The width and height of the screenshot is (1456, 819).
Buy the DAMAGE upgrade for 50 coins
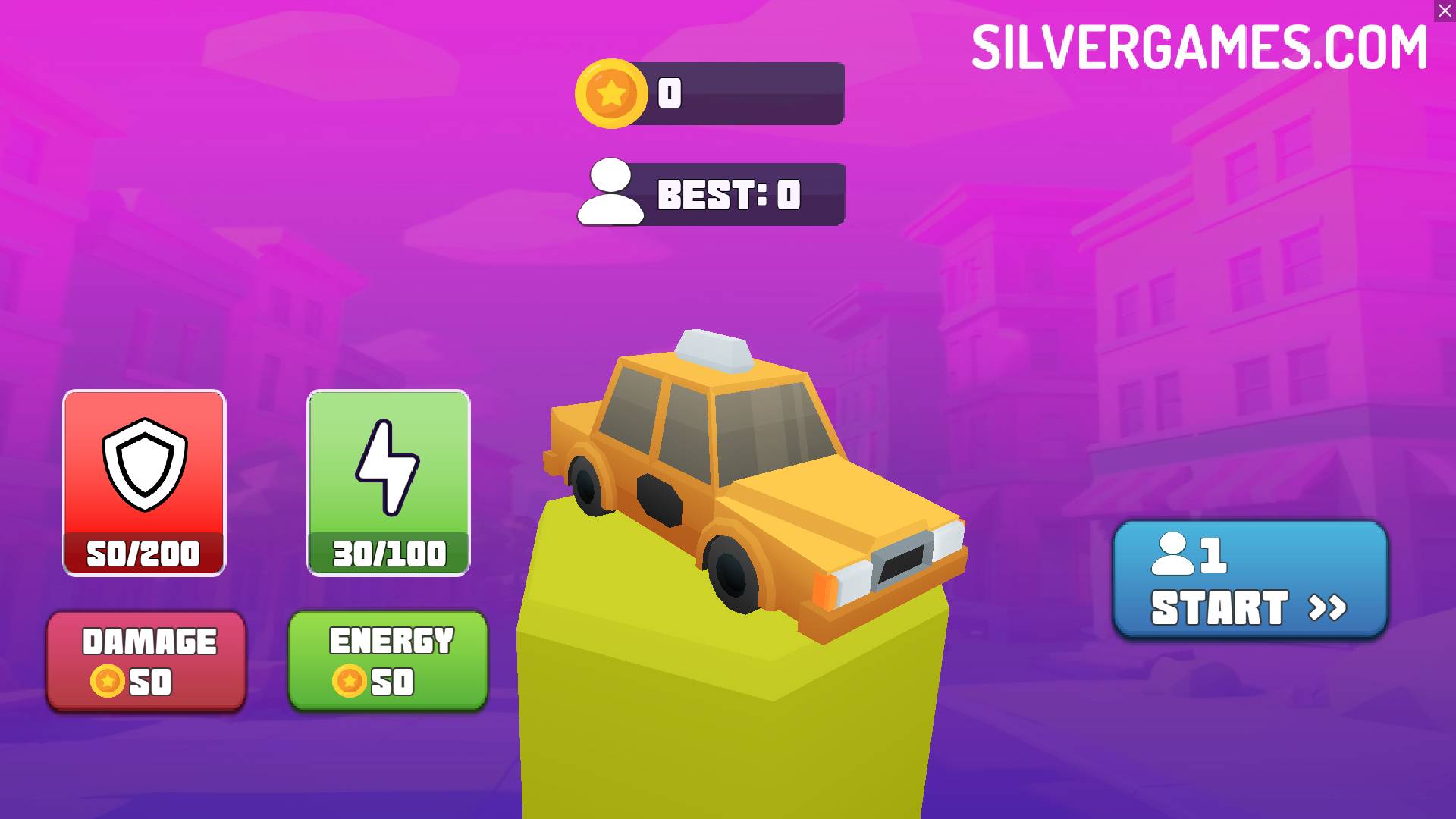tap(146, 660)
